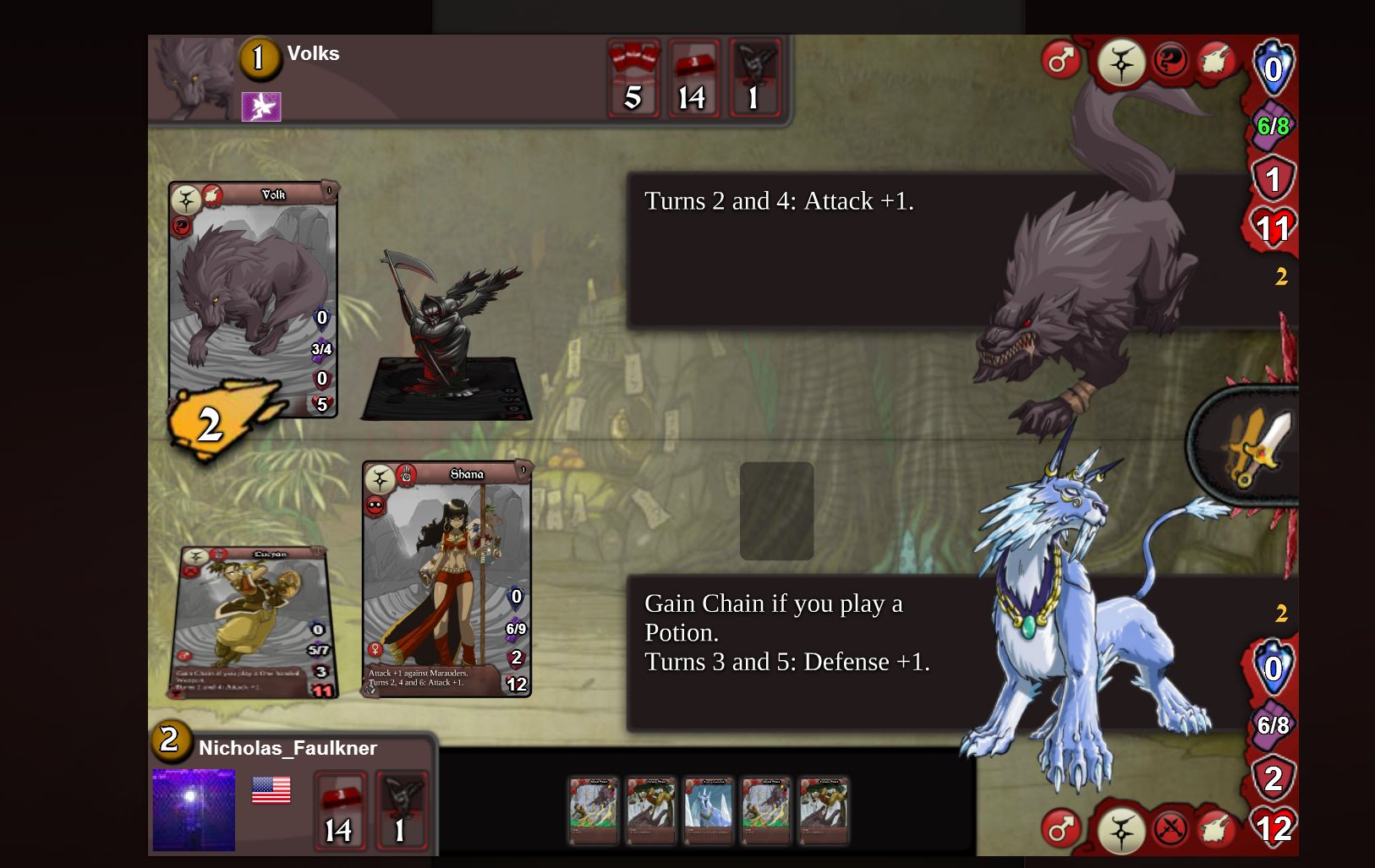Select the Shana character card

click(x=446, y=579)
